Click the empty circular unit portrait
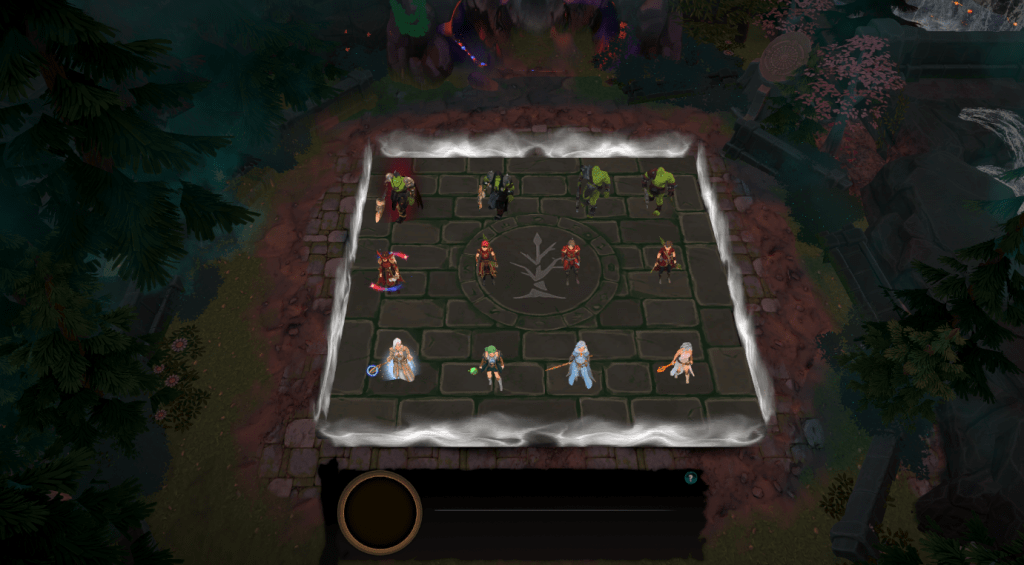Viewport: 1024px width, 565px height. point(380,511)
